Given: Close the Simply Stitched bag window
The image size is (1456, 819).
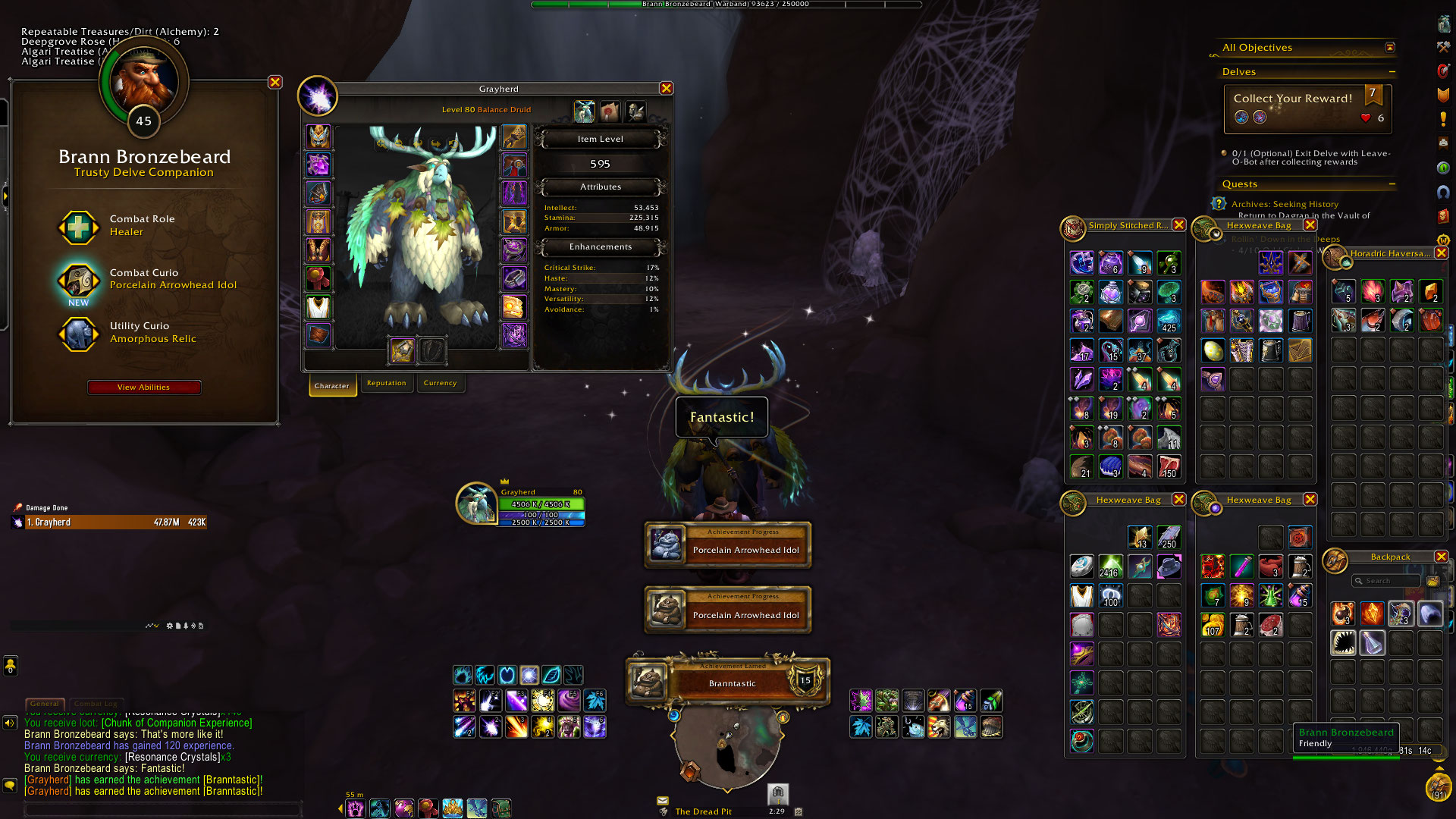Looking at the screenshot, I should (x=1178, y=225).
